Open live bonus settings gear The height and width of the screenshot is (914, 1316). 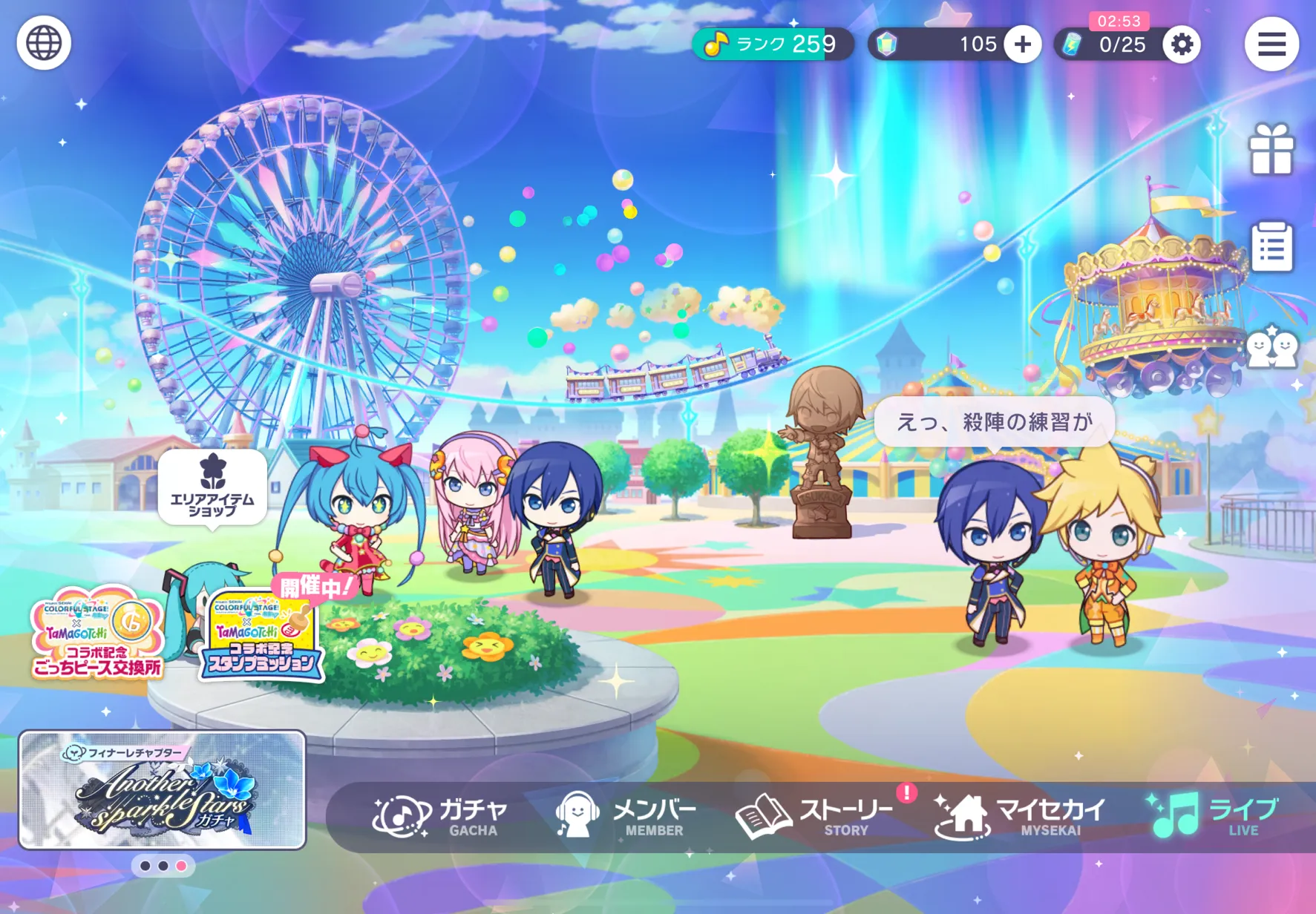pos(1181,45)
